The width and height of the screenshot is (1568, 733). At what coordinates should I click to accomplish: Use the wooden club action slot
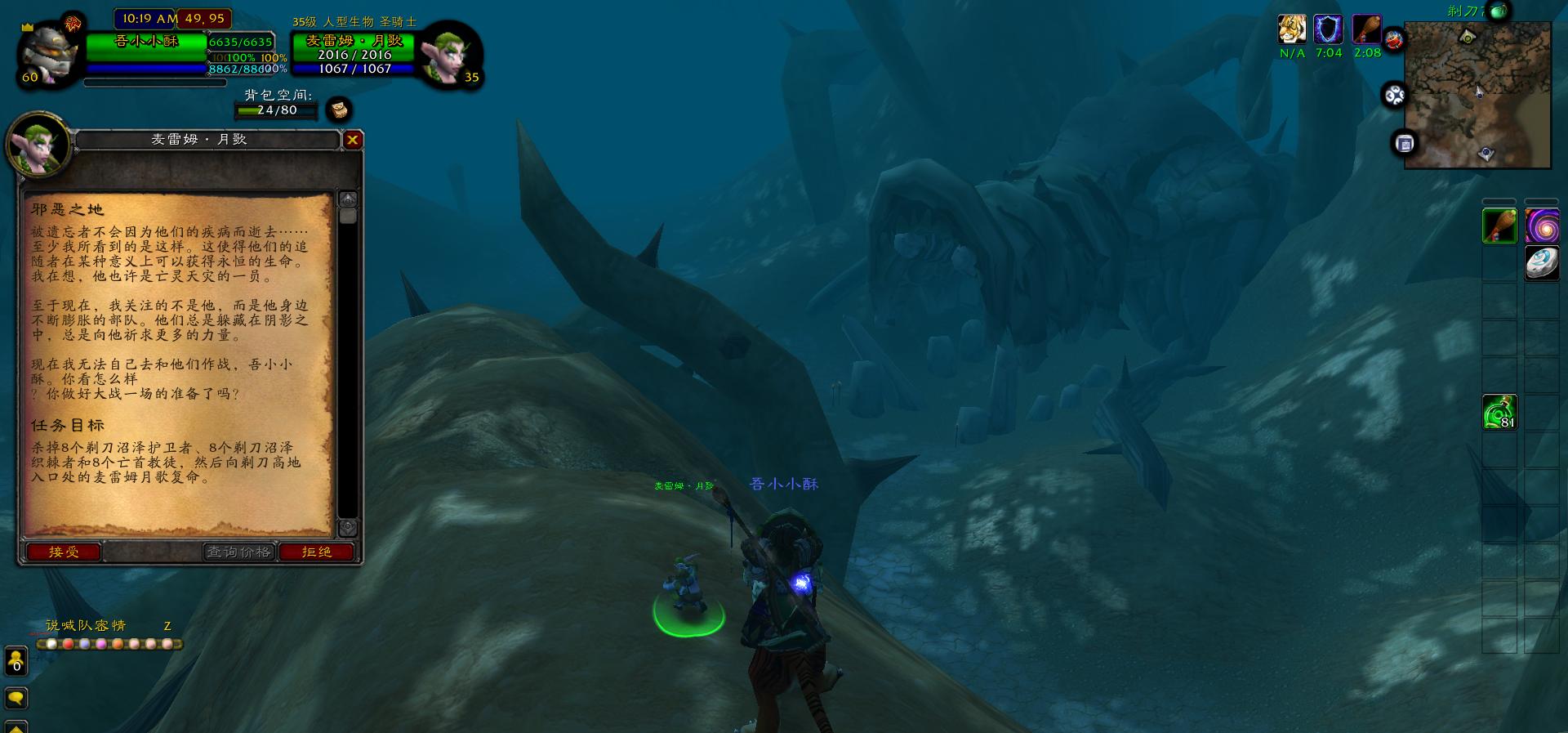(x=1499, y=226)
